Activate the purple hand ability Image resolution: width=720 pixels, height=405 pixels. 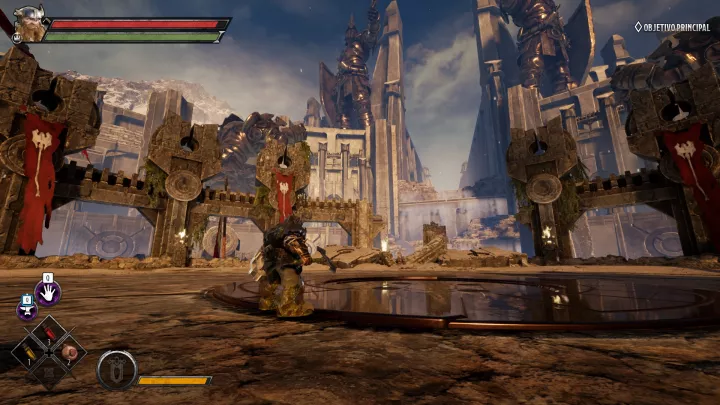pos(47,292)
